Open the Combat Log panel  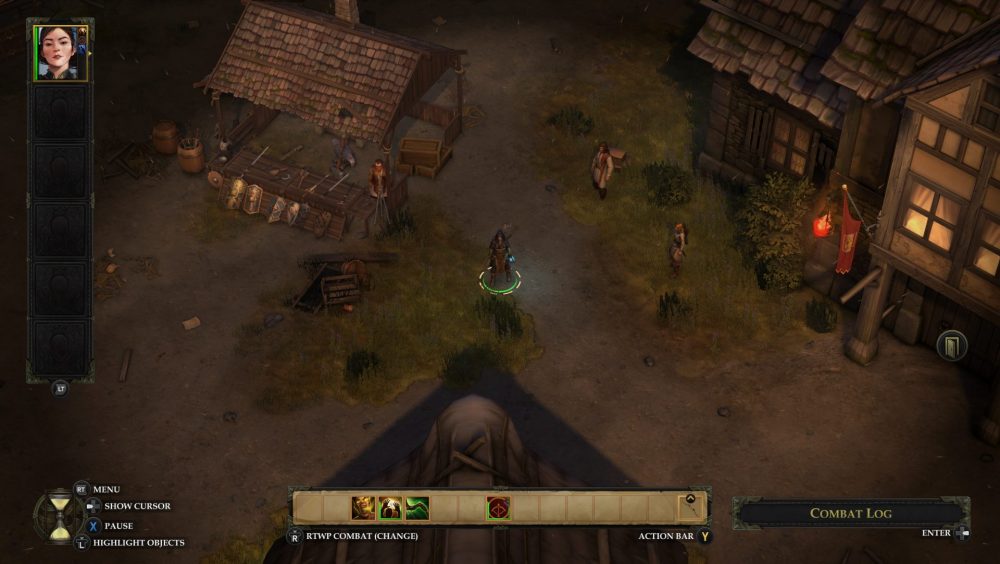pos(850,513)
